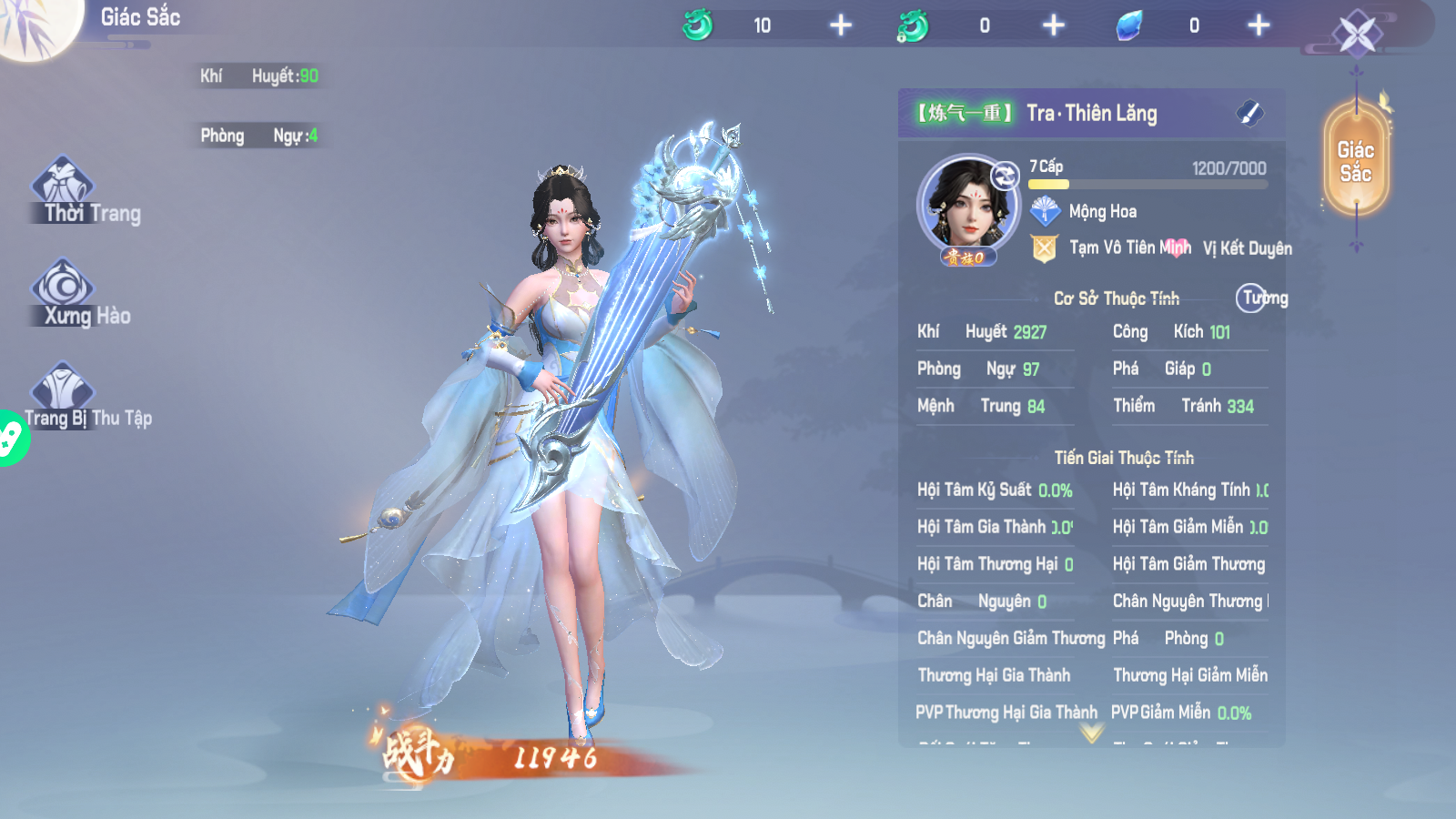The height and width of the screenshot is (819, 1456).
Task: Open the Thời Trang fashion menu
Action: point(66,190)
